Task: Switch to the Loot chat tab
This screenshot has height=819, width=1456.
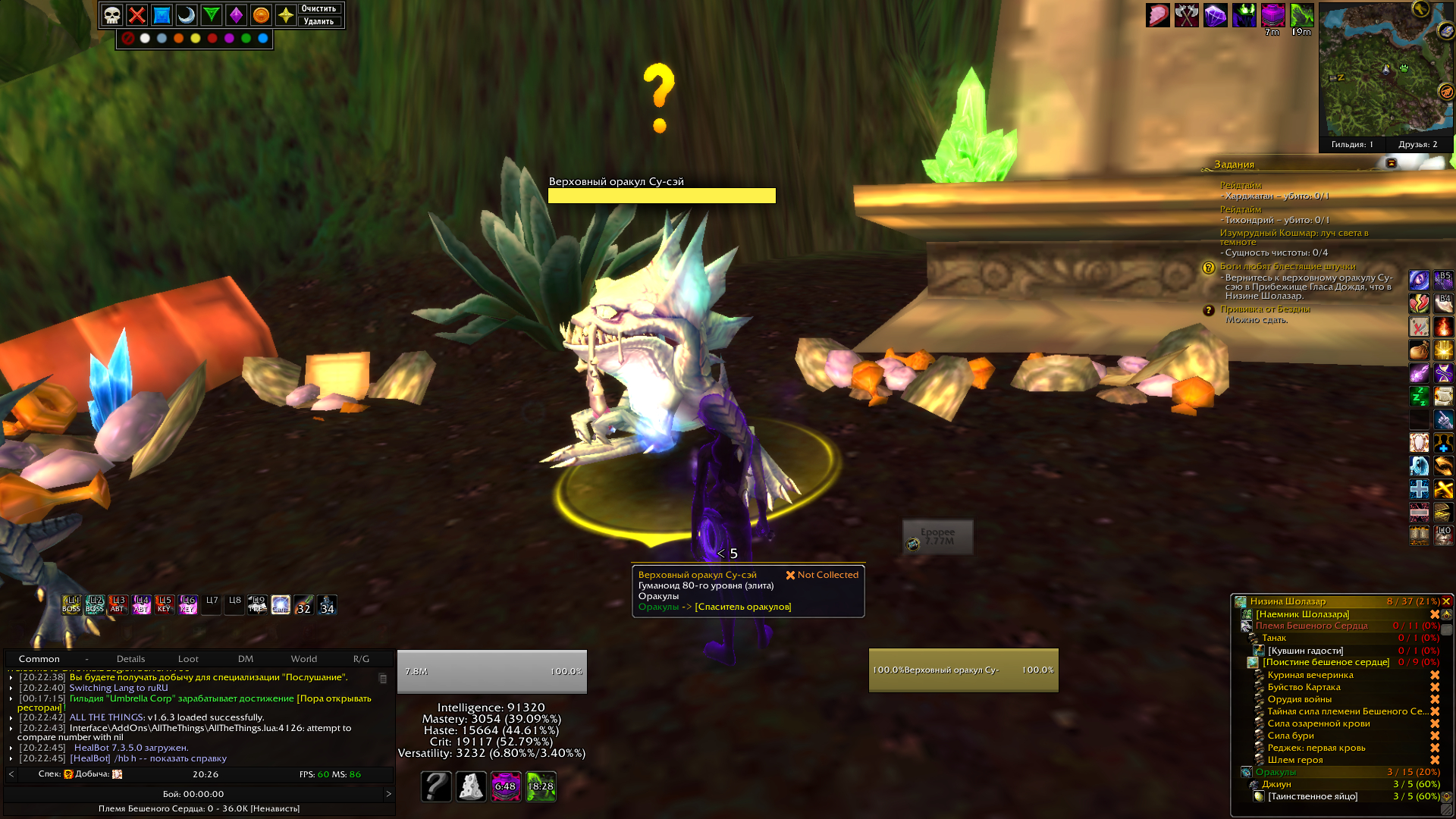Action: coord(188,659)
